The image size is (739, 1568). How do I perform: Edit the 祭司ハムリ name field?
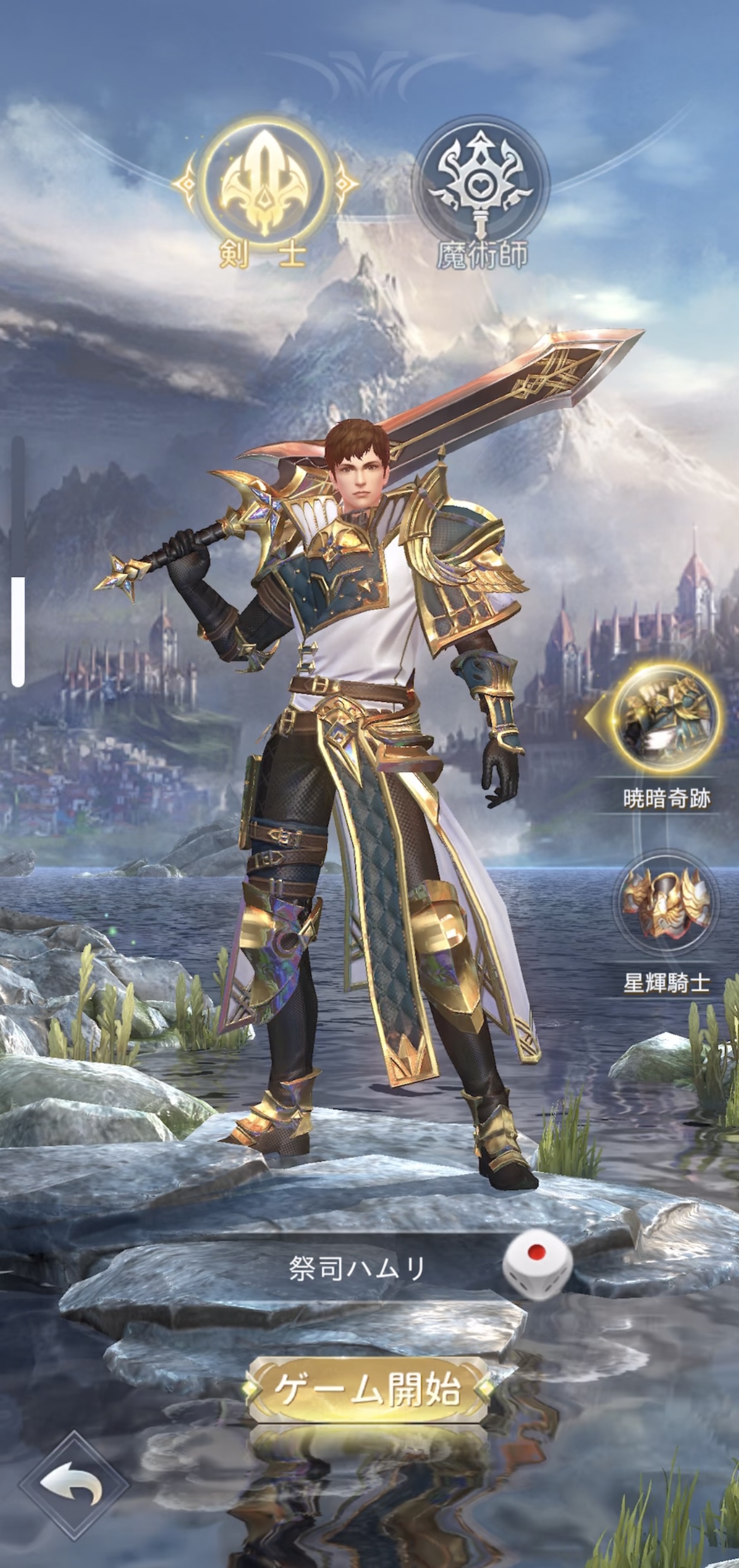click(356, 1269)
